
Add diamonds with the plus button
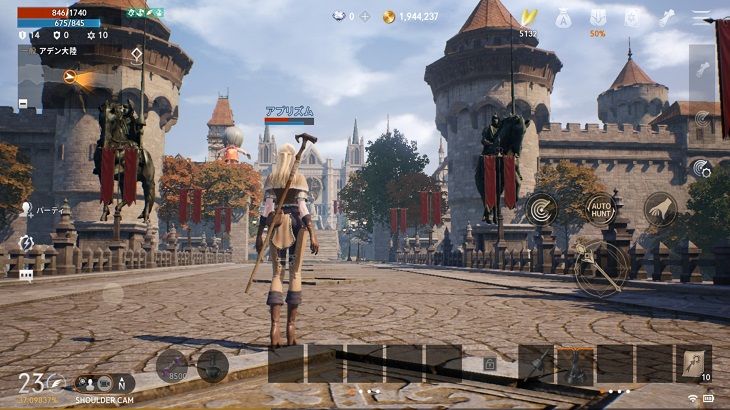pyautogui.click(x=365, y=17)
